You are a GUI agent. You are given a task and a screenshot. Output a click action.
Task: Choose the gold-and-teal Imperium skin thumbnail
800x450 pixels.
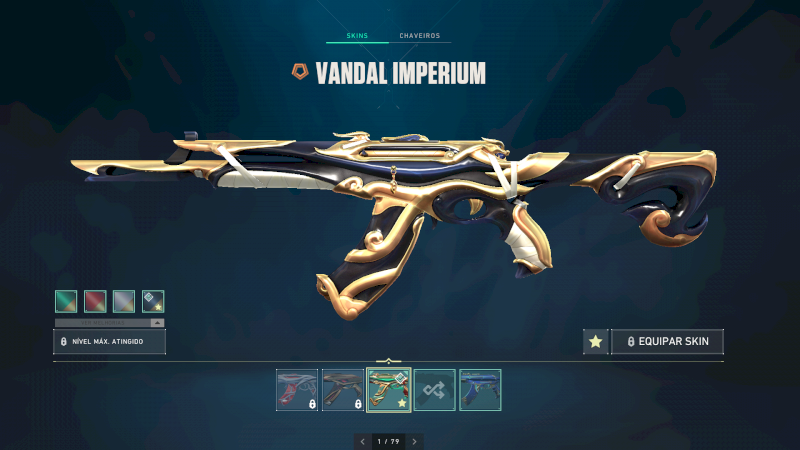point(389,390)
